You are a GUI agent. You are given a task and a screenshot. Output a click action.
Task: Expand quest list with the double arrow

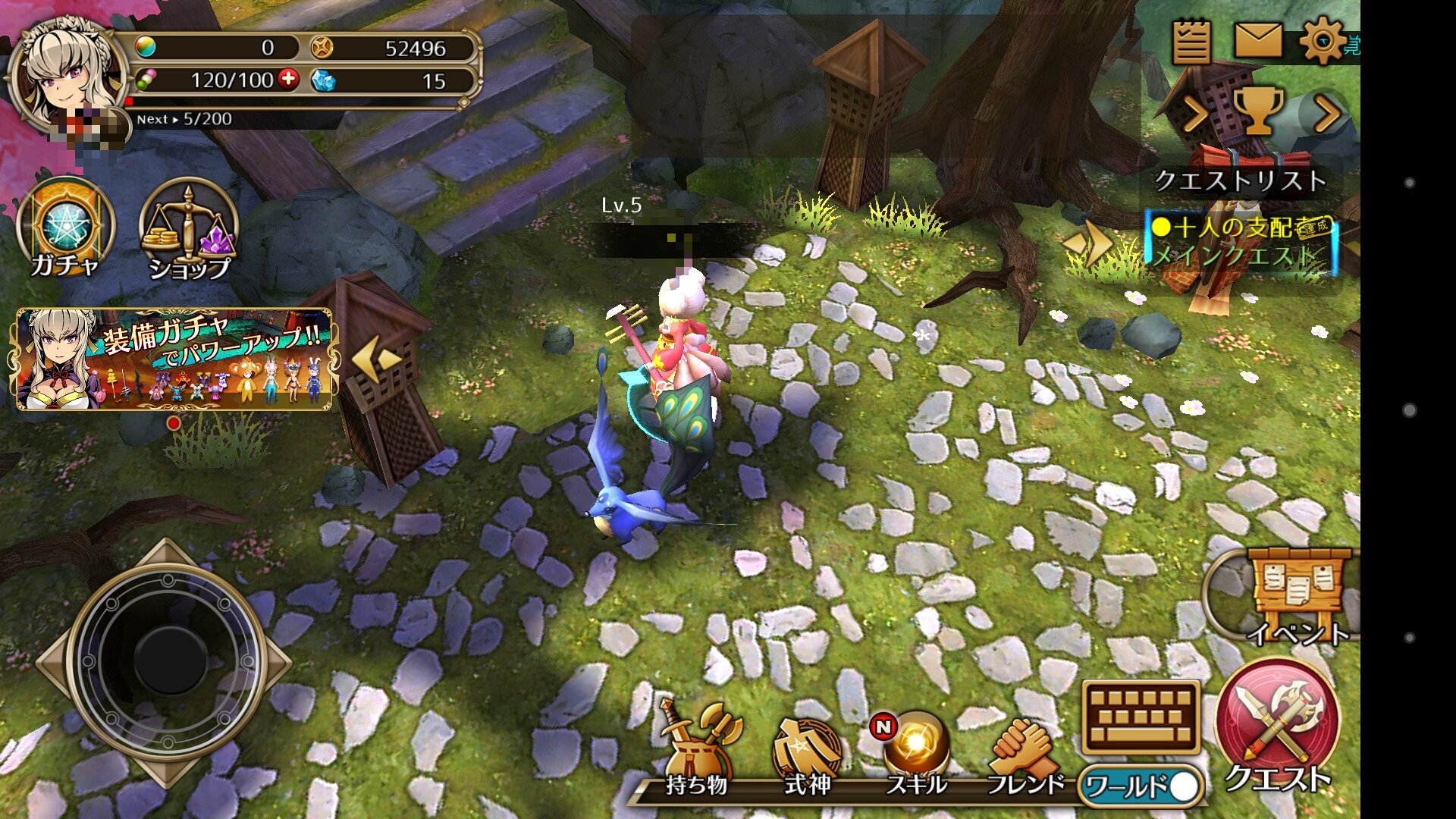click(1088, 243)
